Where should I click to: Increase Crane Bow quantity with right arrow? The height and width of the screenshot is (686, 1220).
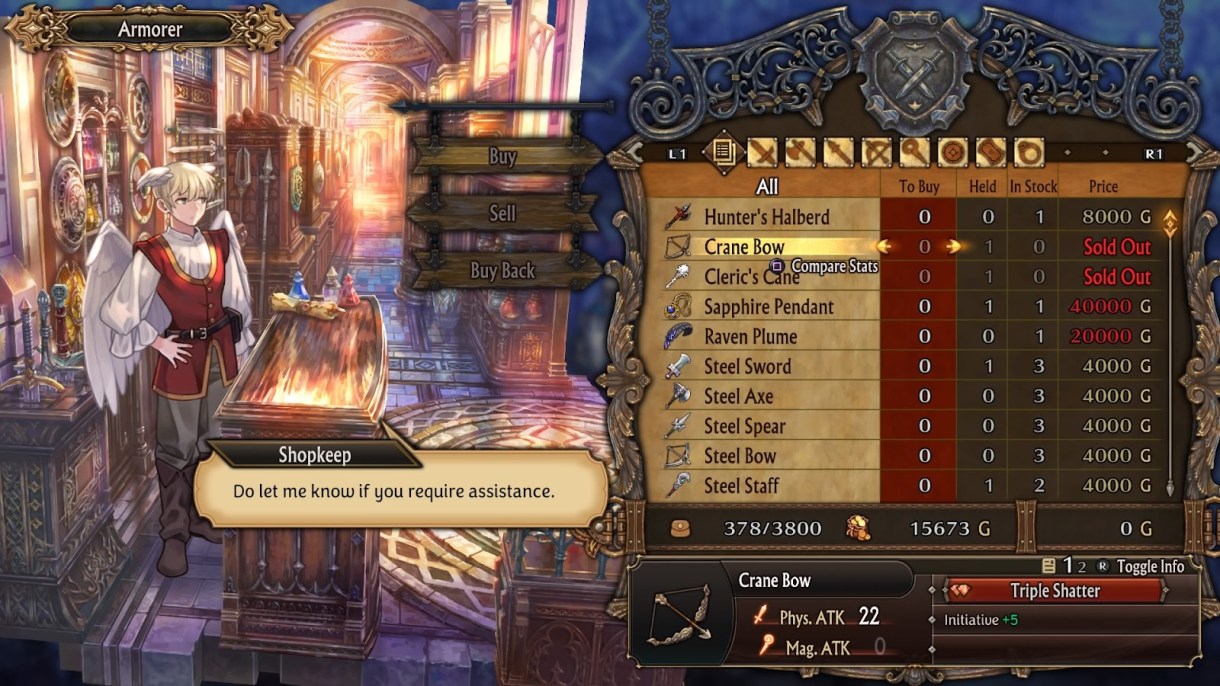954,247
